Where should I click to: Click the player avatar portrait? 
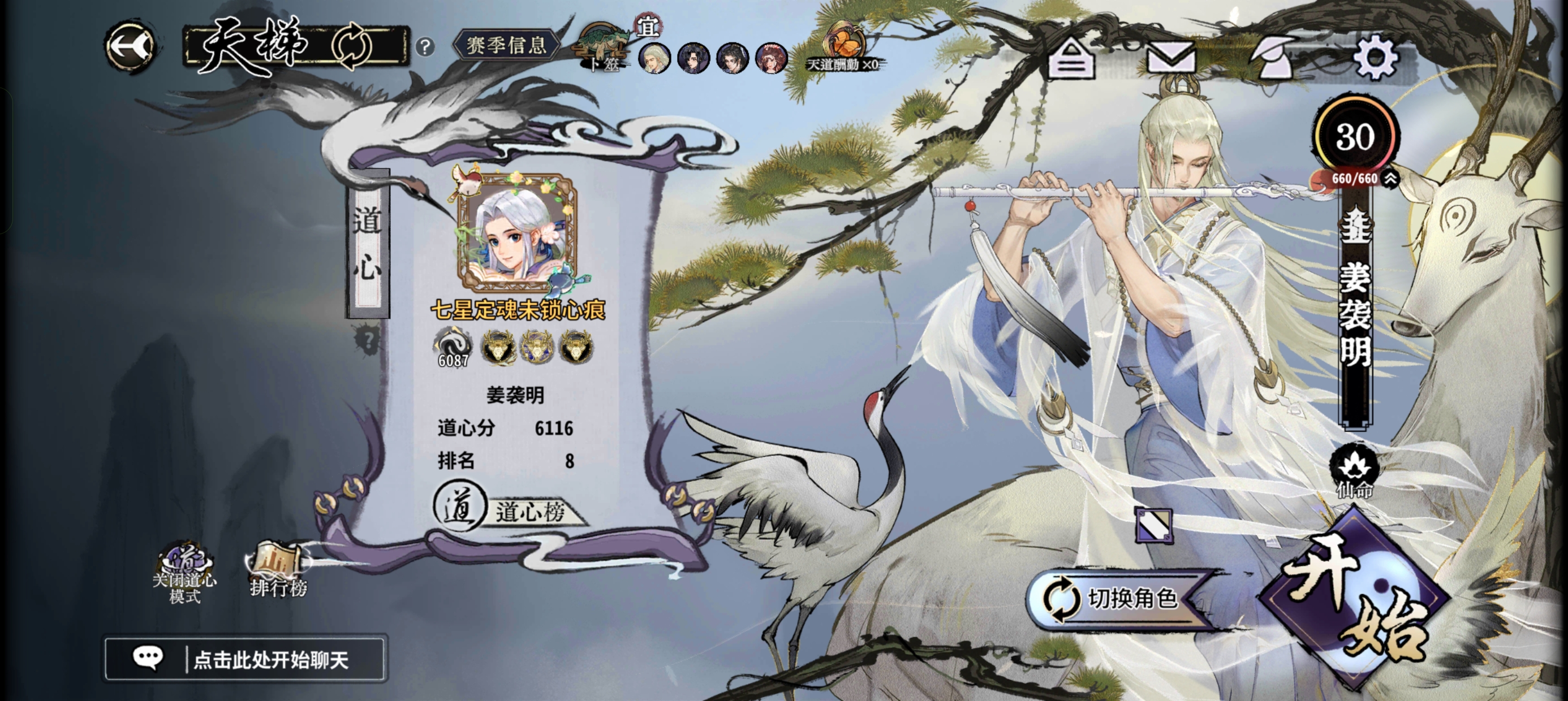click(x=517, y=231)
